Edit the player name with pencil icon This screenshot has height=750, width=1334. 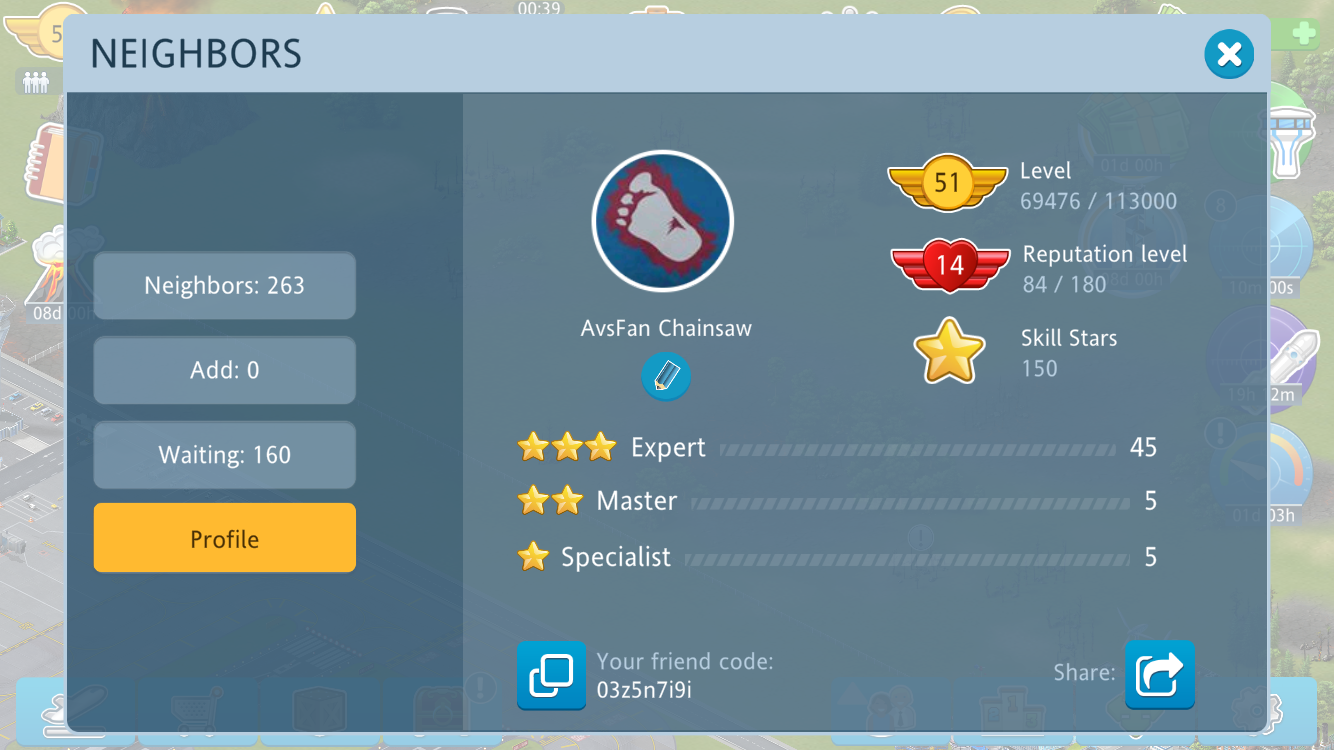pos(666,377)
